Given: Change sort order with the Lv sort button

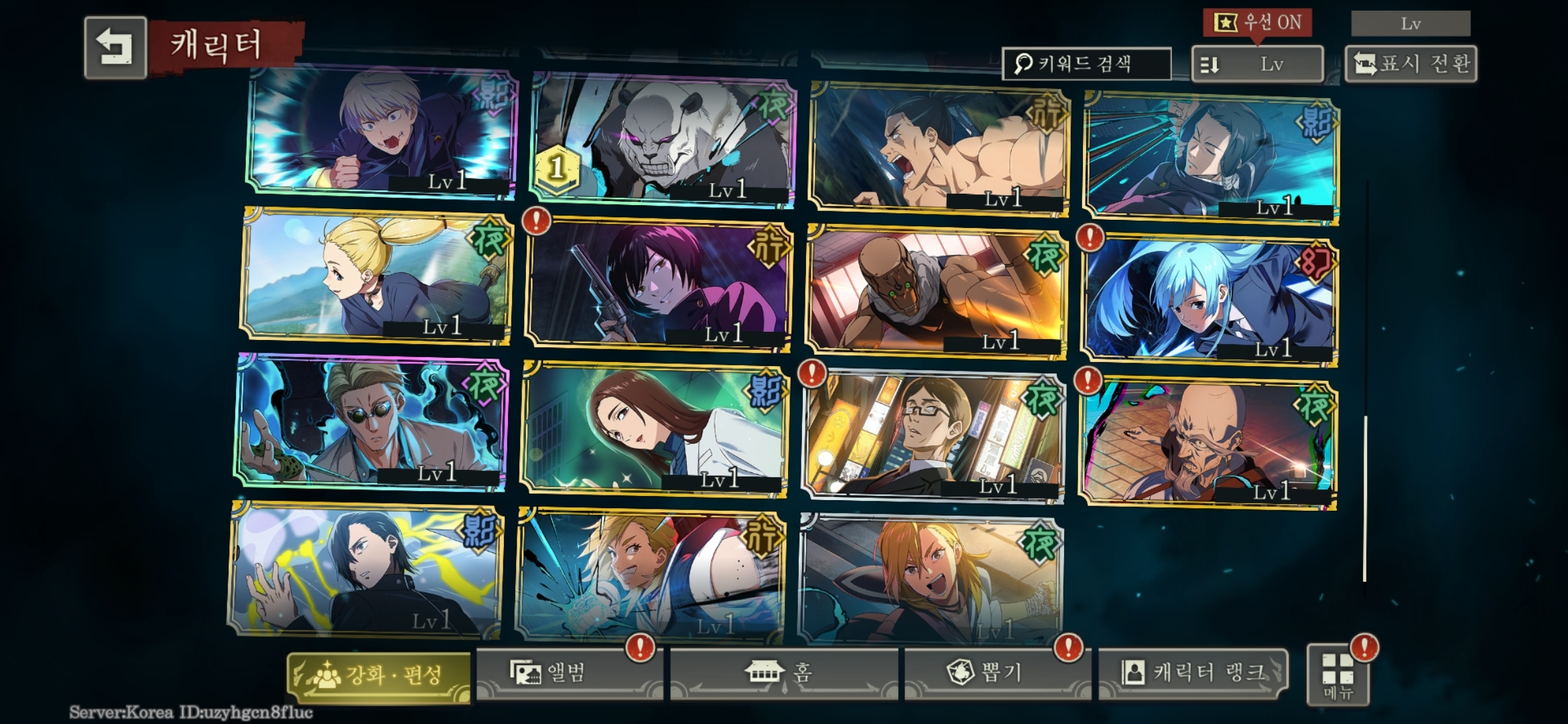Looking at the screenshot, I should click(1256, 64).
